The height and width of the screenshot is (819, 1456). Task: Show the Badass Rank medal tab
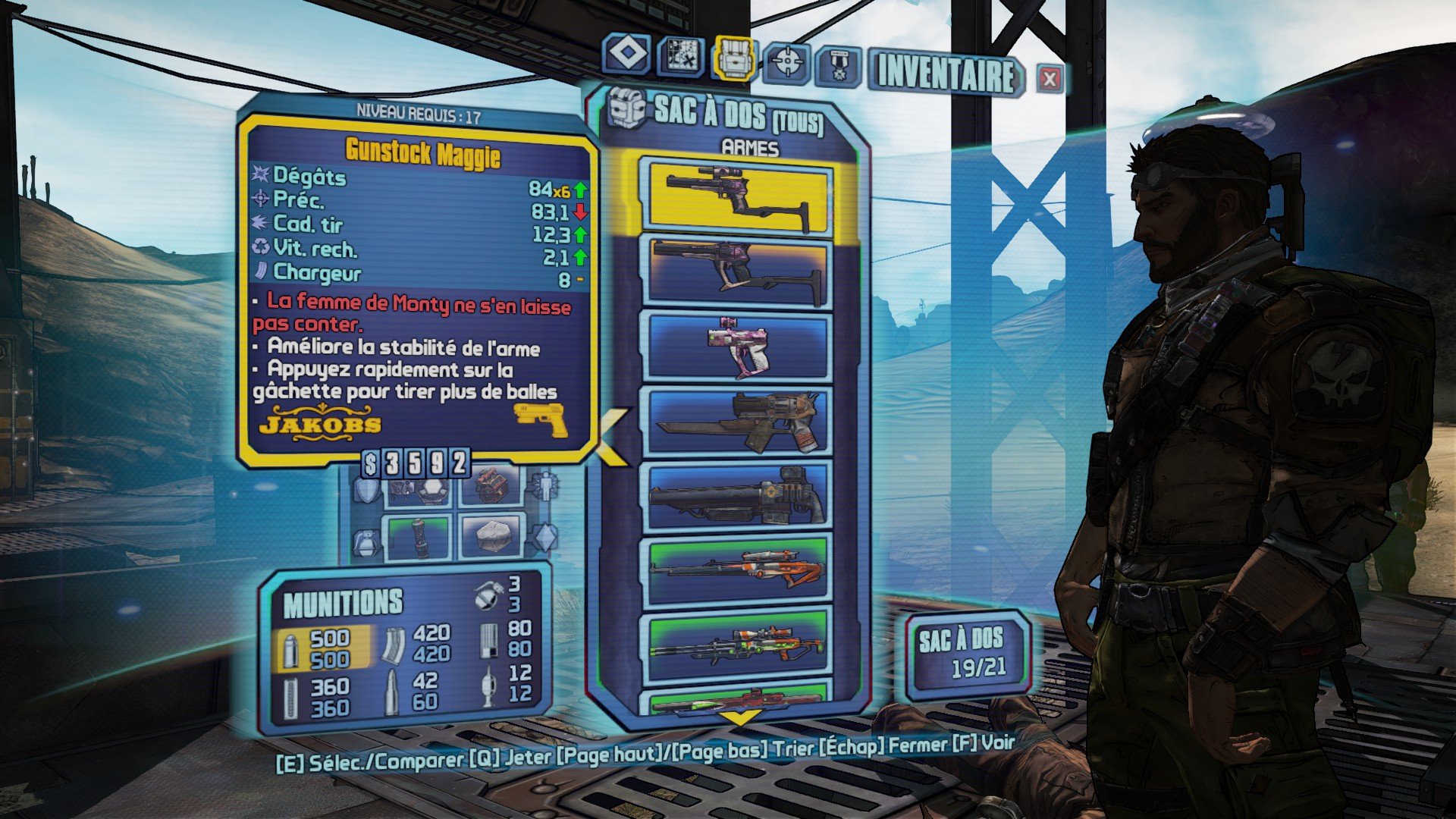point(838,67)
